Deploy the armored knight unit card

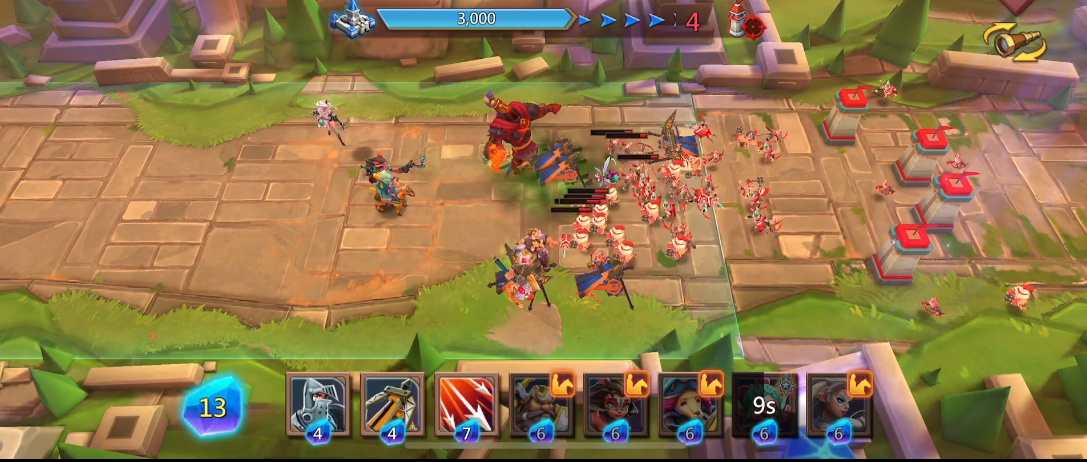point(319,405)
